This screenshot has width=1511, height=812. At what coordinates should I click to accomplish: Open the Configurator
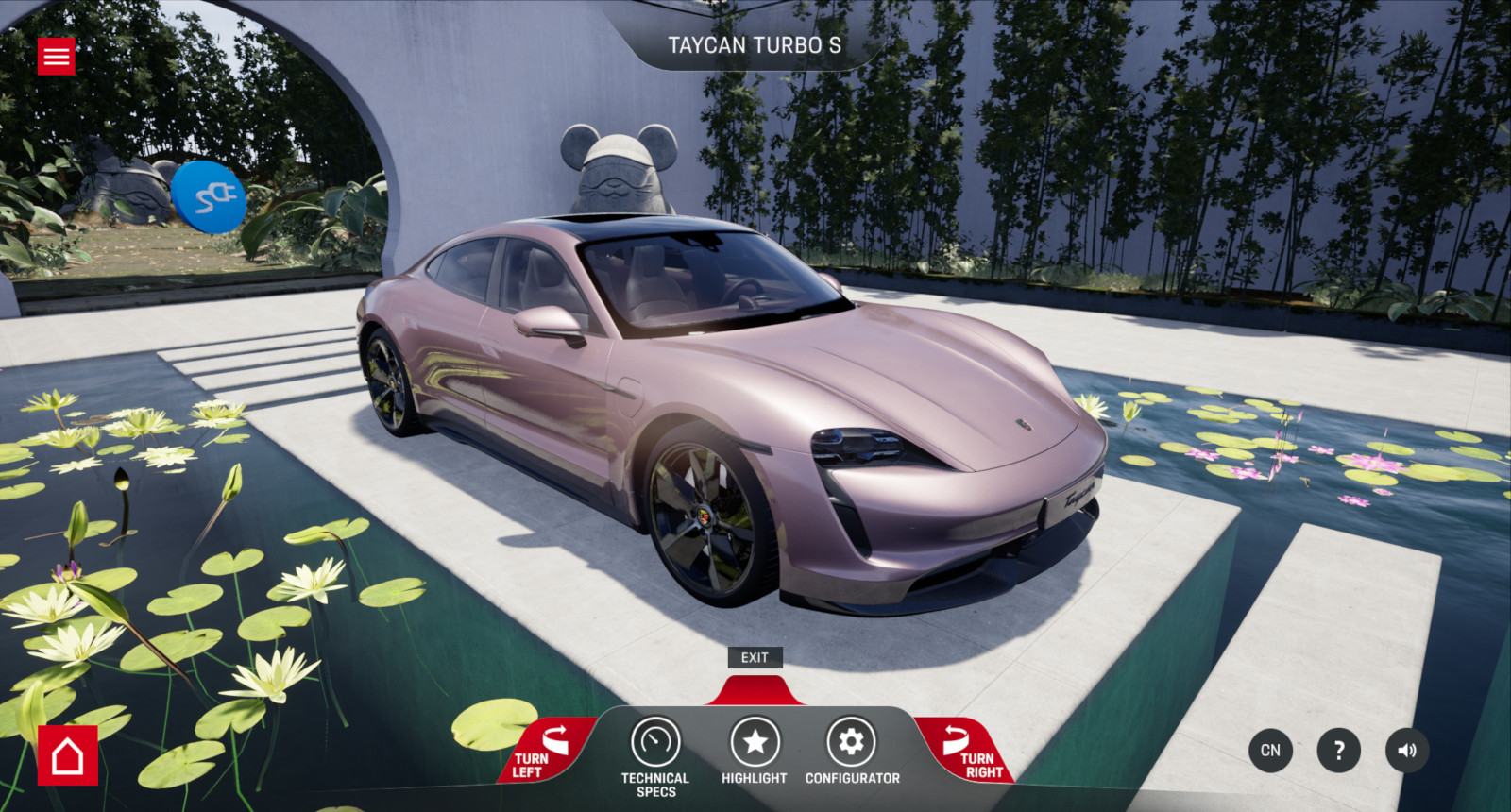point(852,752)
